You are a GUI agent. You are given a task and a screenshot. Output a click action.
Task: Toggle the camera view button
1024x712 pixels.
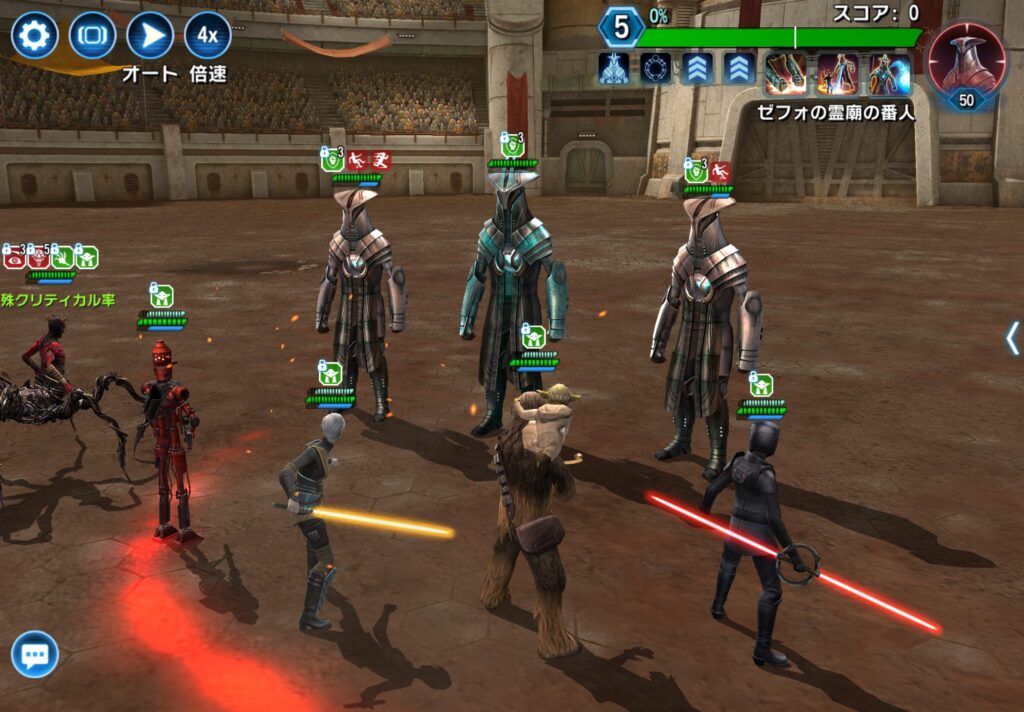92,36
